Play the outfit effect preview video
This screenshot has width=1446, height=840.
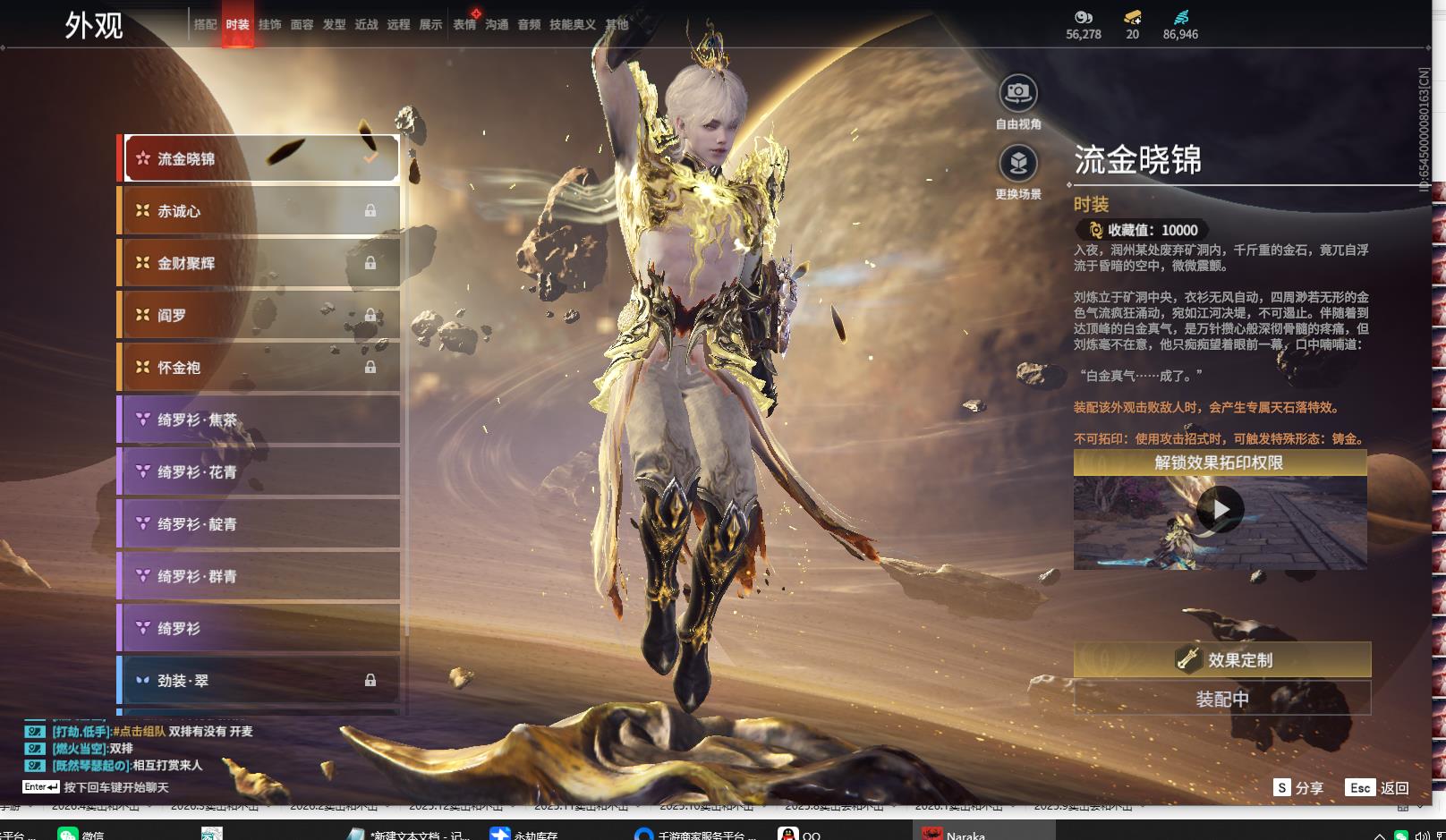point(1220,509)
